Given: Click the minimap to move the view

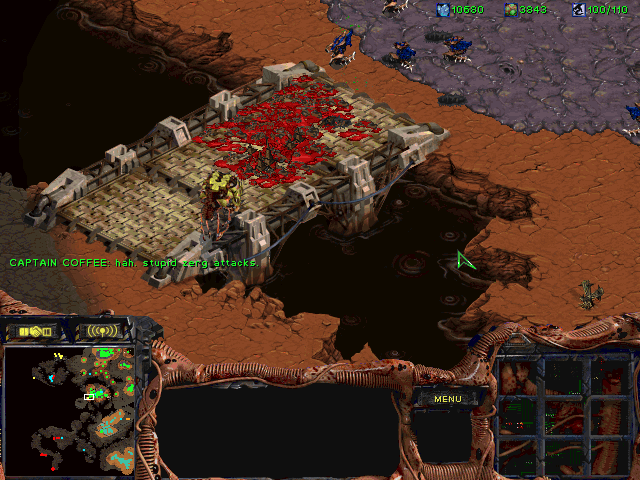Looking at the screenshot, I should pyautogui.click(x=75, y=410).
